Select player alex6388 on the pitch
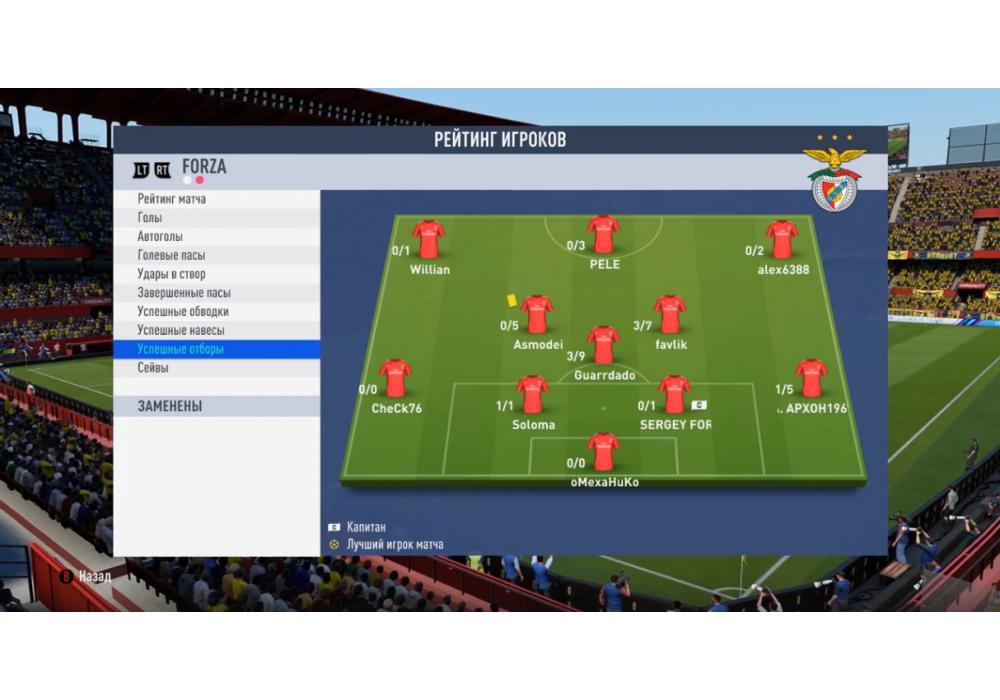The image size is (1000, 700). 782,240
